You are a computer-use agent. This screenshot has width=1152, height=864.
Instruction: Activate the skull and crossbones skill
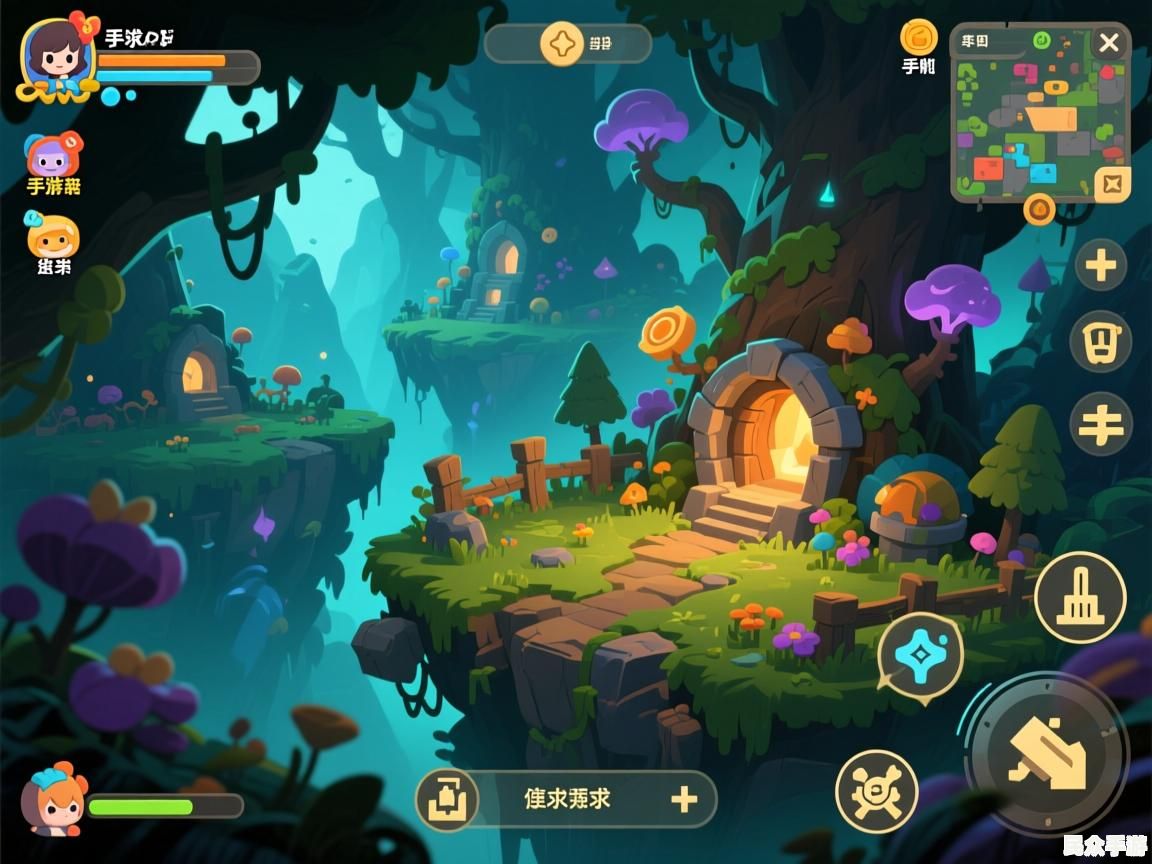pos(876,791)
